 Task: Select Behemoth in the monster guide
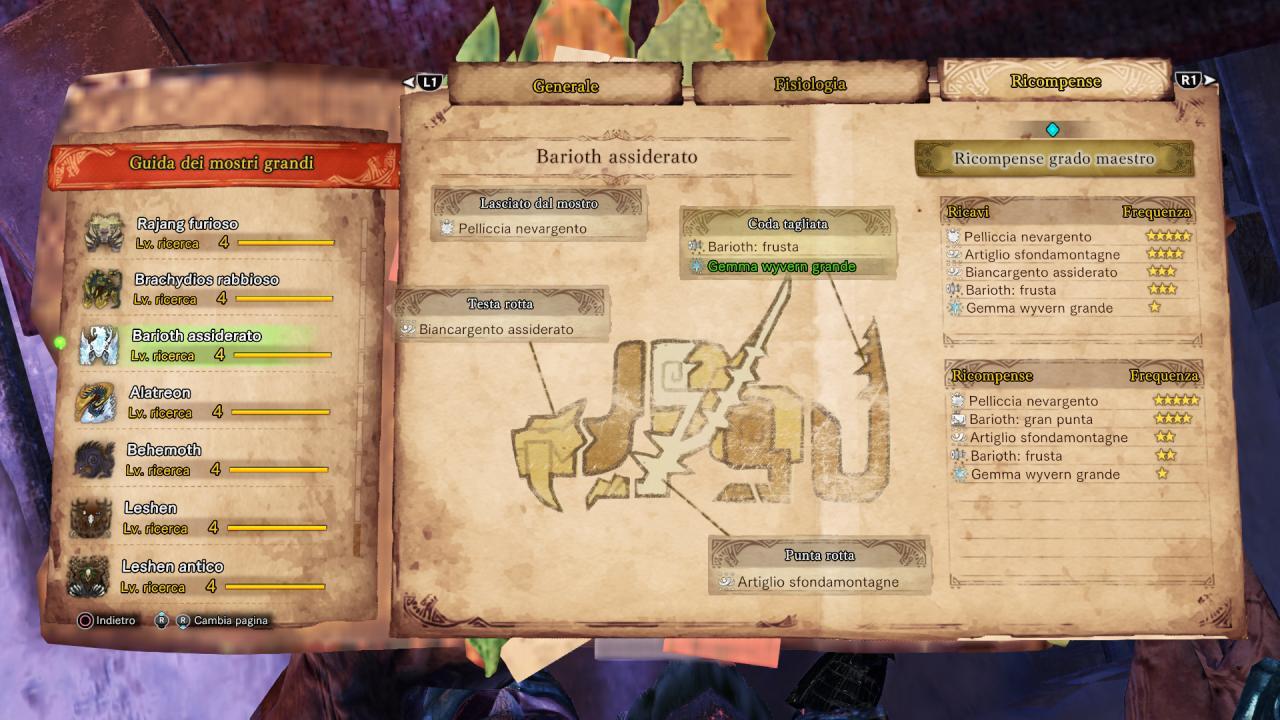[164, 450]
